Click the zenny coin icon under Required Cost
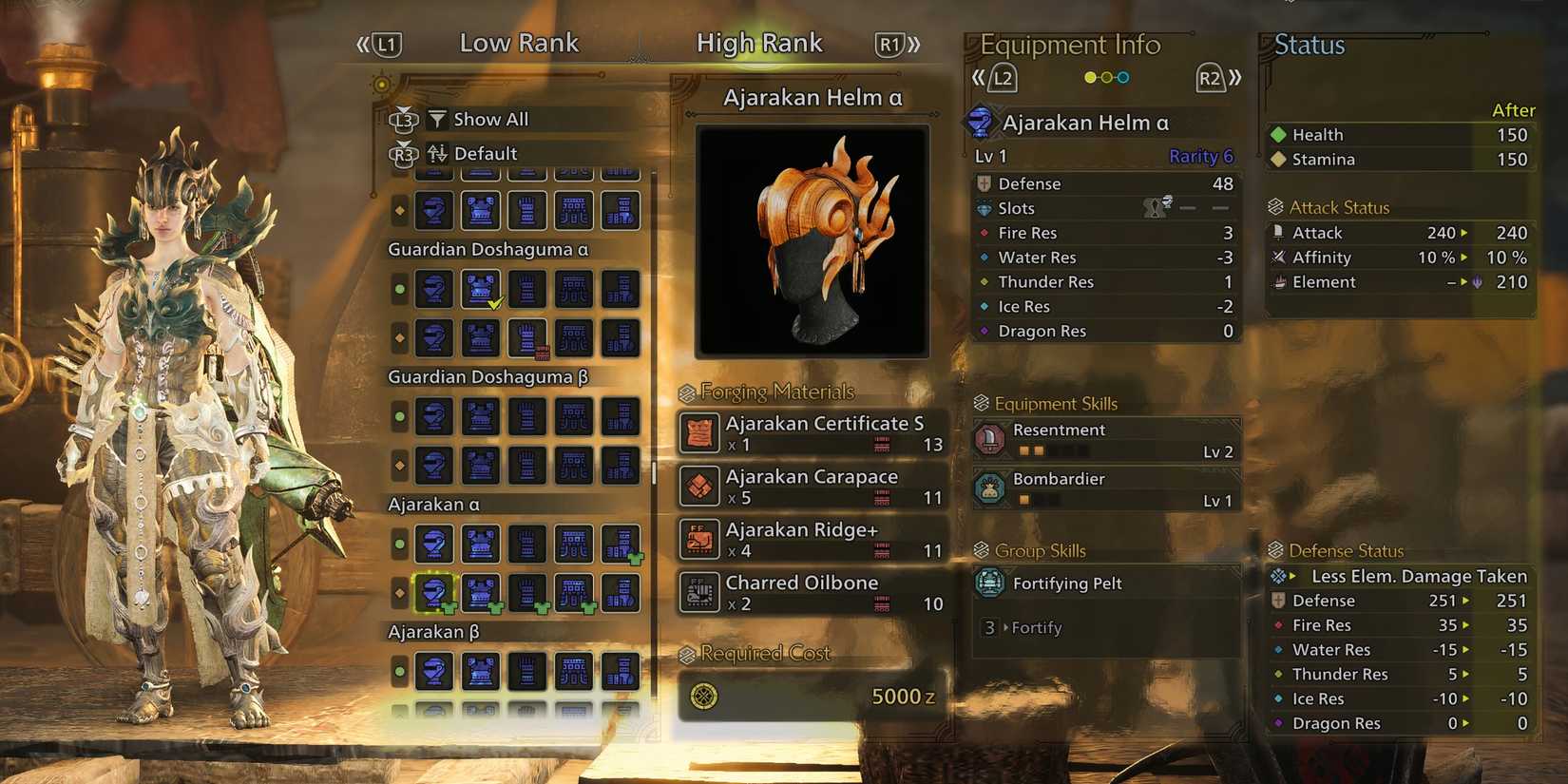This screenshot has height=784, width=1568. pos(701,696)
